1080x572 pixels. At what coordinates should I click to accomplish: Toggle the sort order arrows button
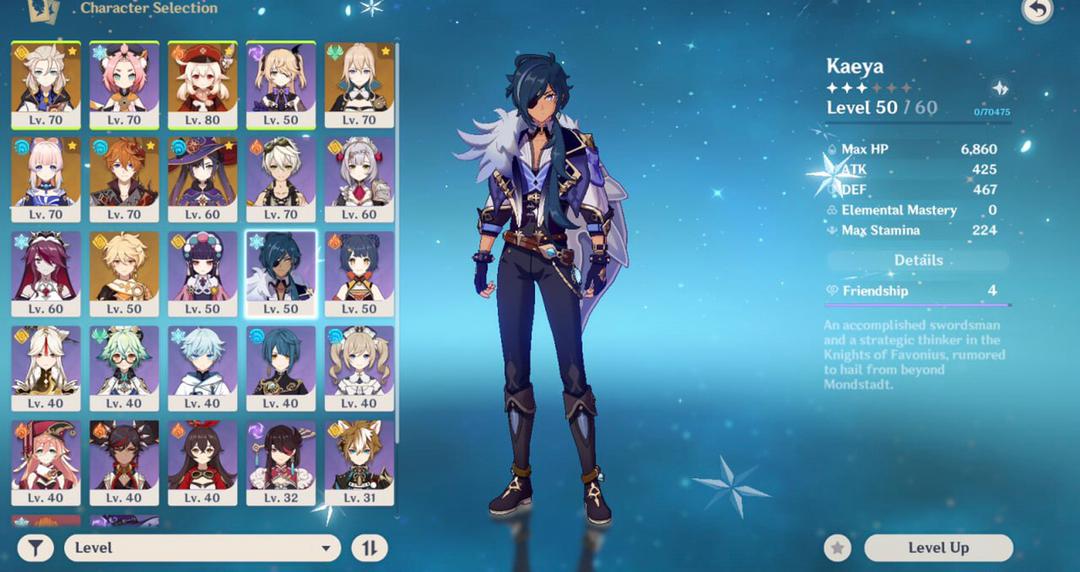369,548
